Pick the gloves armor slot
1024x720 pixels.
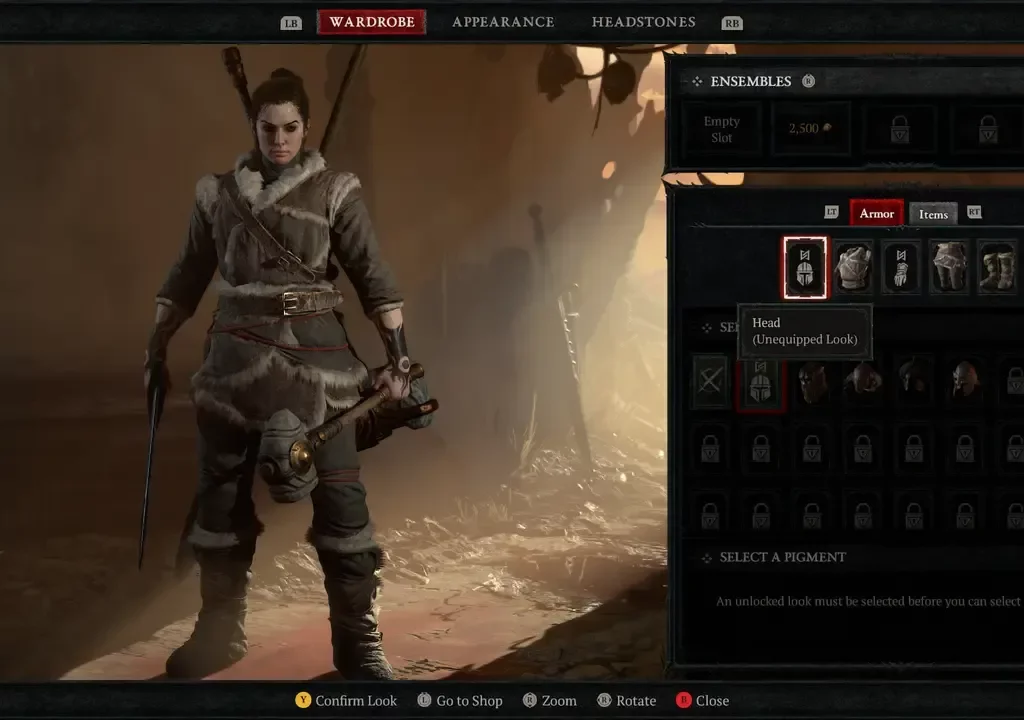pyautogui.click(x=901, y=268)
